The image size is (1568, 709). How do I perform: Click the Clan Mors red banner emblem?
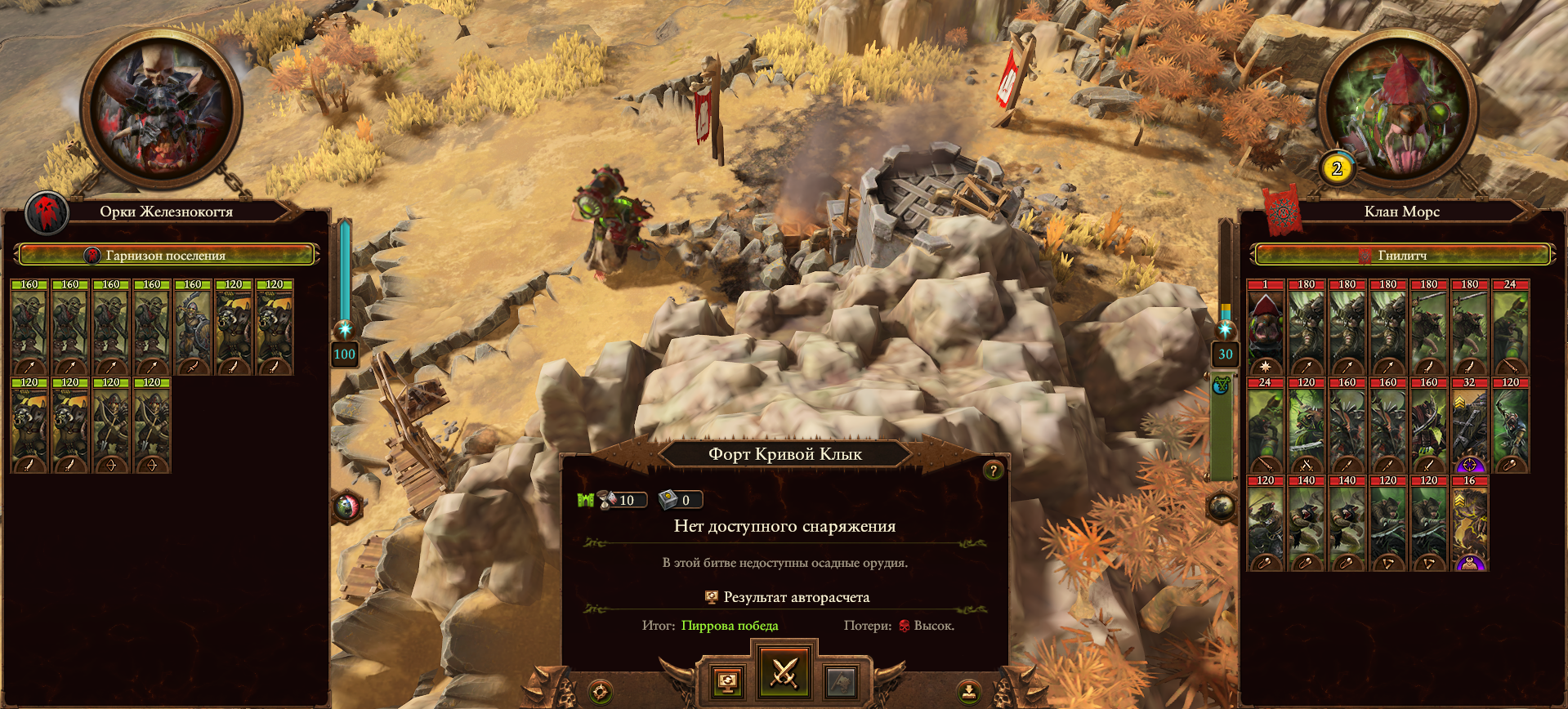pyautogui.click(x=1282, y=211)
